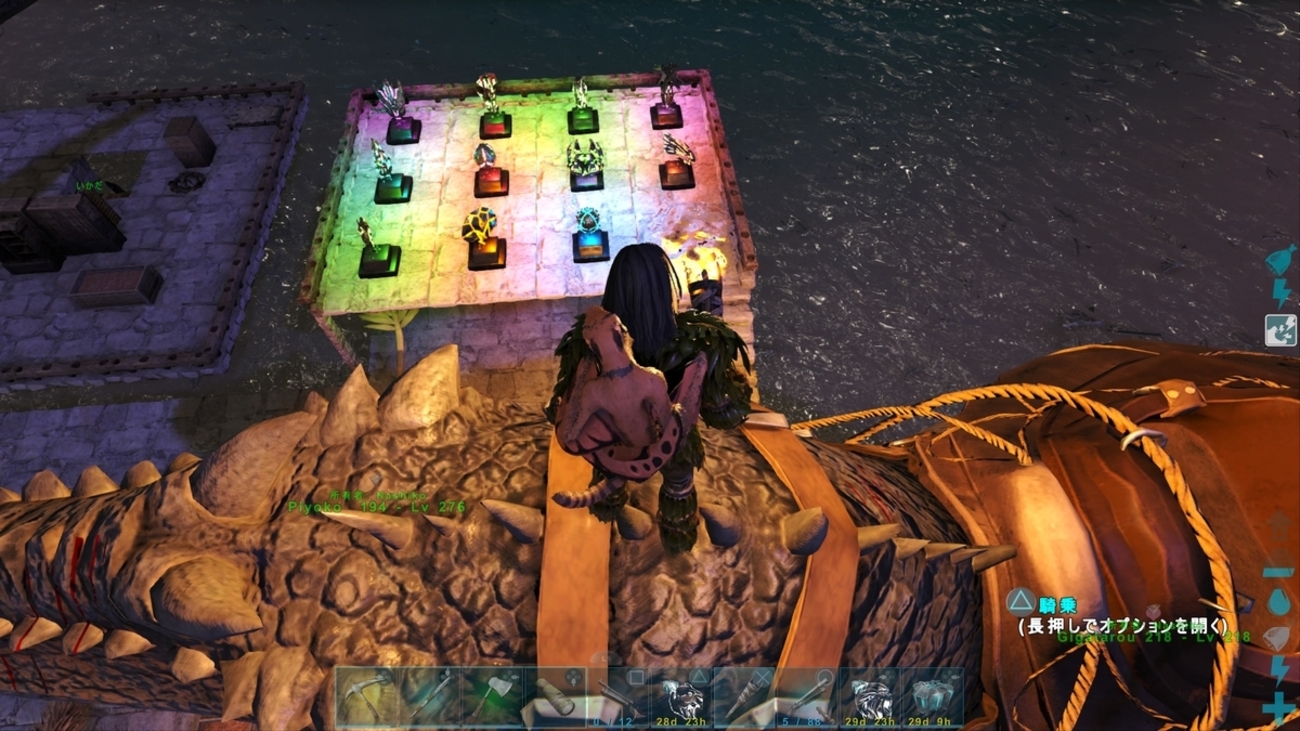The height and width of the screenshot is (731, 1300).
Task: Use the item with 29d 23h timer
Action: pos(870,697)
